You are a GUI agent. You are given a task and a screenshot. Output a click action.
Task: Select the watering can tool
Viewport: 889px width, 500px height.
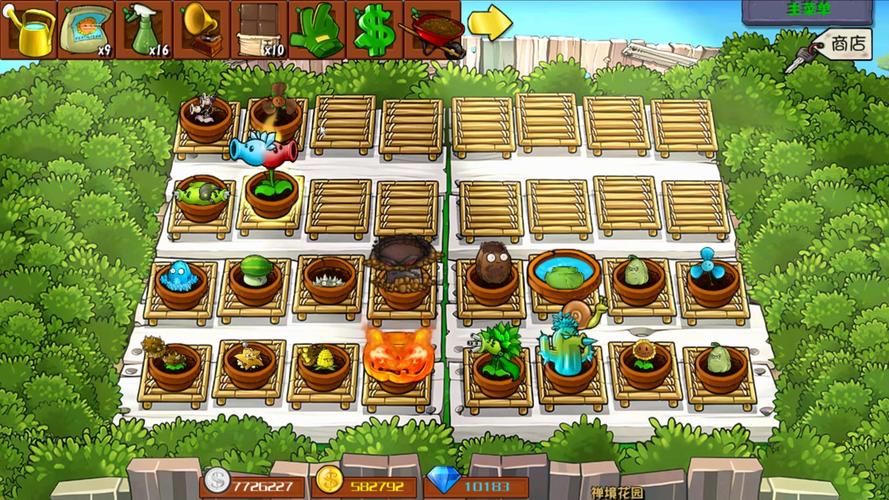tap(30, 30)
